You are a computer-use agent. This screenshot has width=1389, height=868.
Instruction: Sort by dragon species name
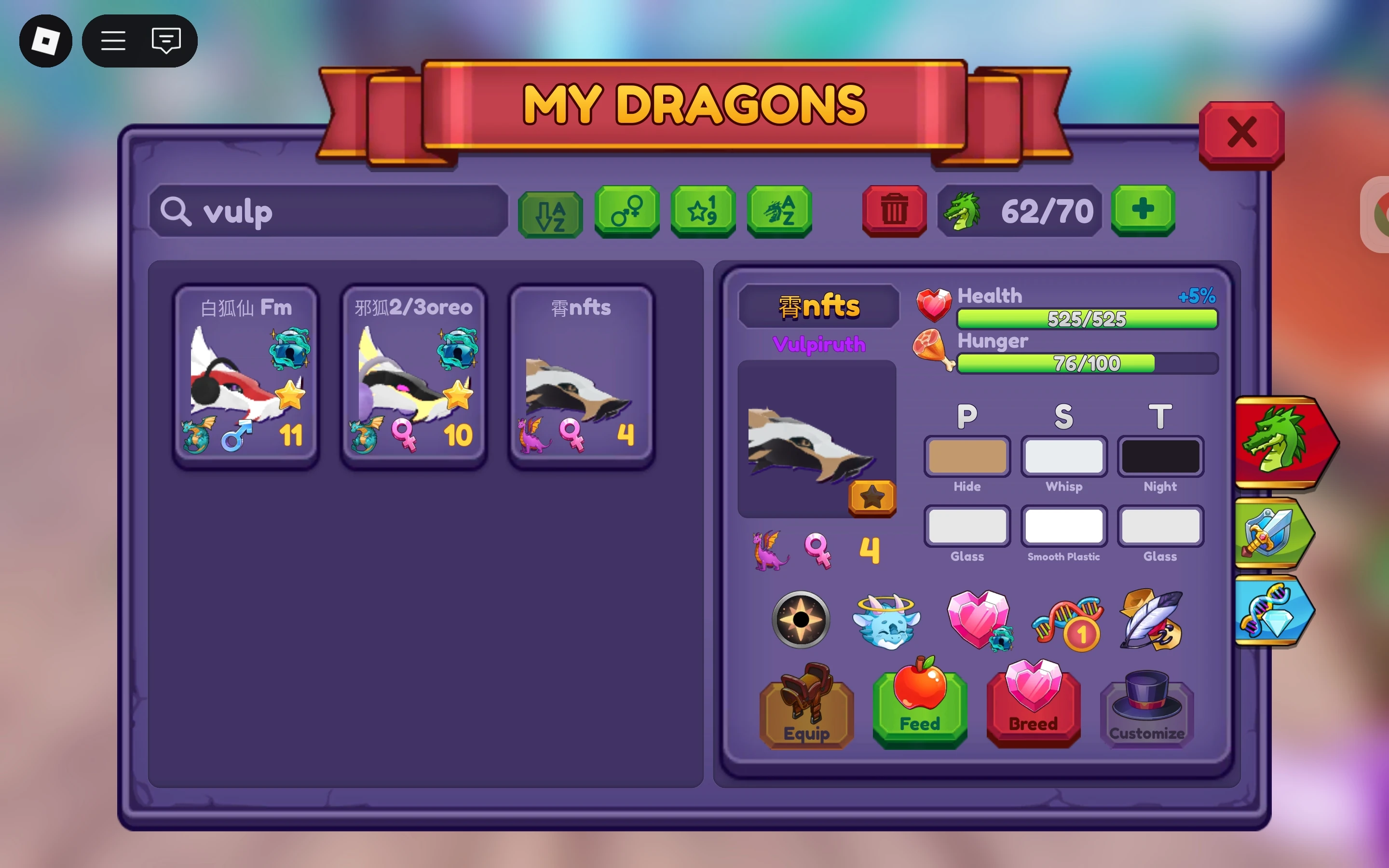[x=779, y=212]
